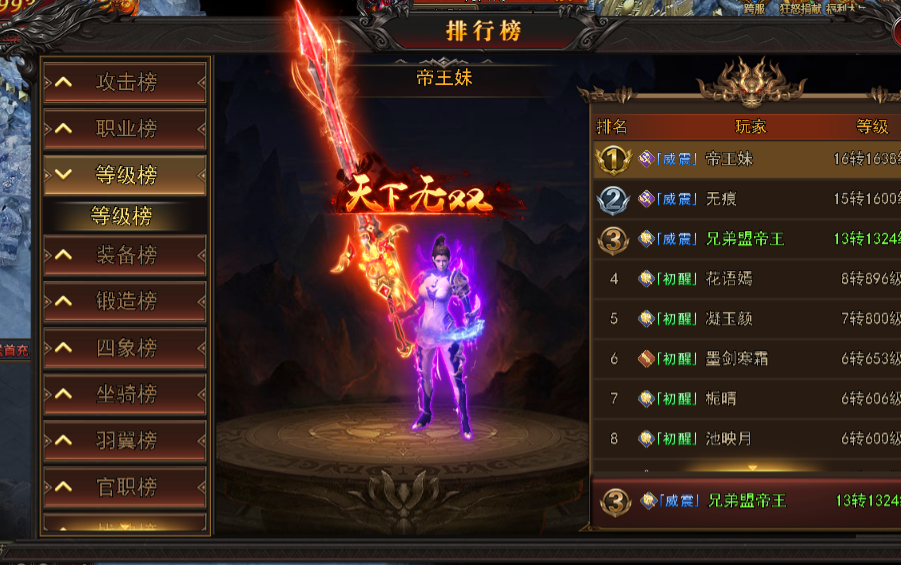
Task: Show the 四象榜 ranking category
Action: tap(125, 347)
